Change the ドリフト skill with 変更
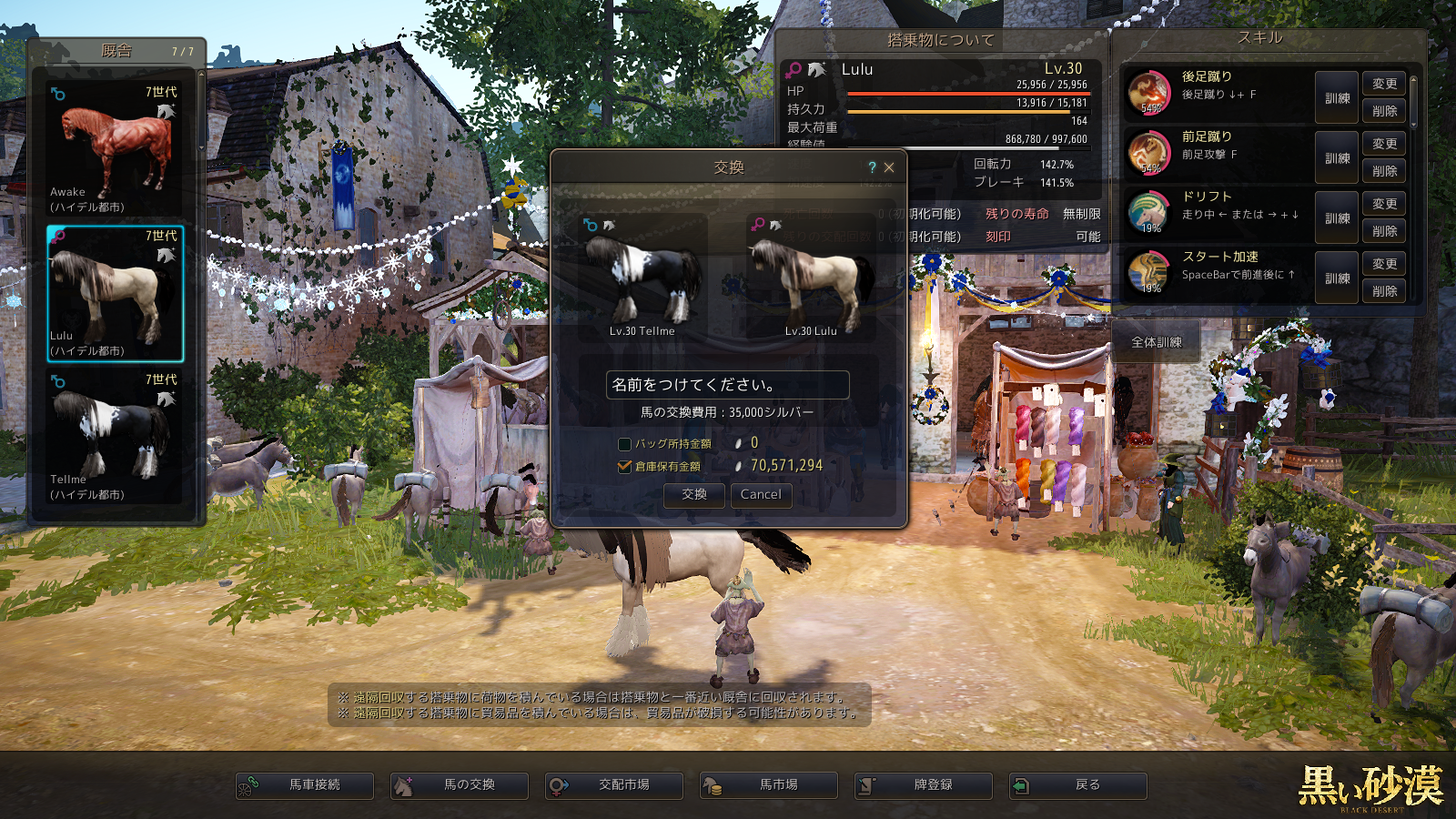This screenshot has height=819, width=1456. tap(1384, 204)
